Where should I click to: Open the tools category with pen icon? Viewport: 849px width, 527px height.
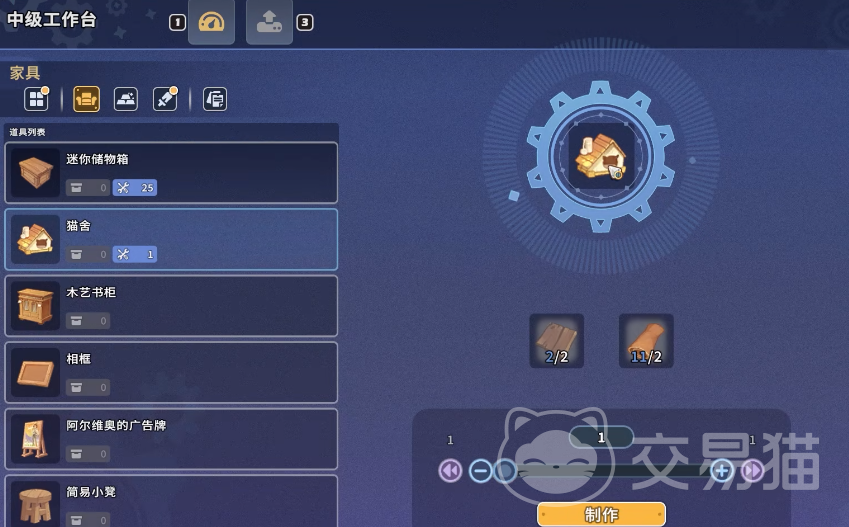pyautogui.click(x=164, y=99)
